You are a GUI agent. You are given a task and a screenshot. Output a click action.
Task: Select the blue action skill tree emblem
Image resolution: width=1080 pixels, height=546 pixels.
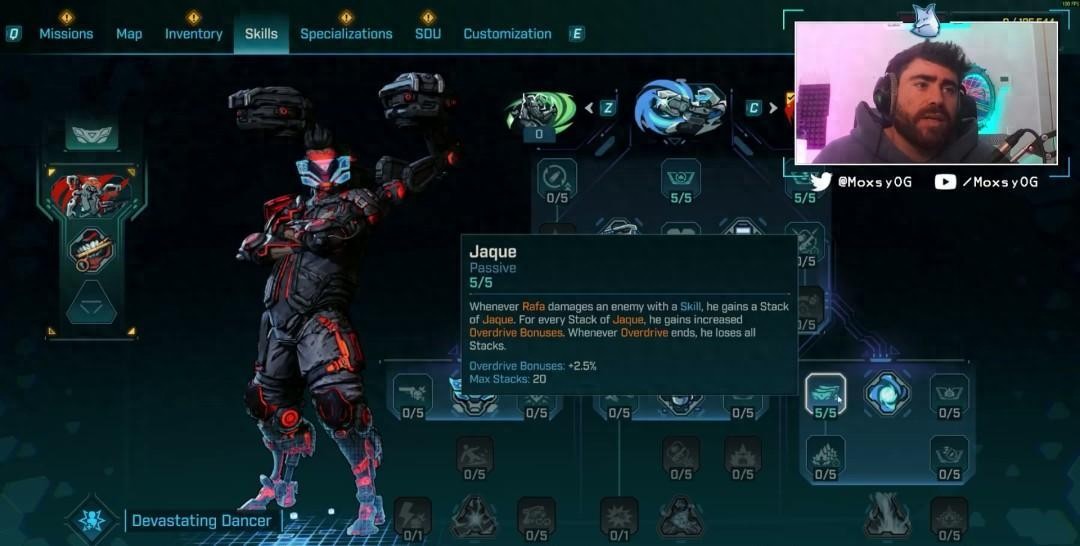(680, 107)
